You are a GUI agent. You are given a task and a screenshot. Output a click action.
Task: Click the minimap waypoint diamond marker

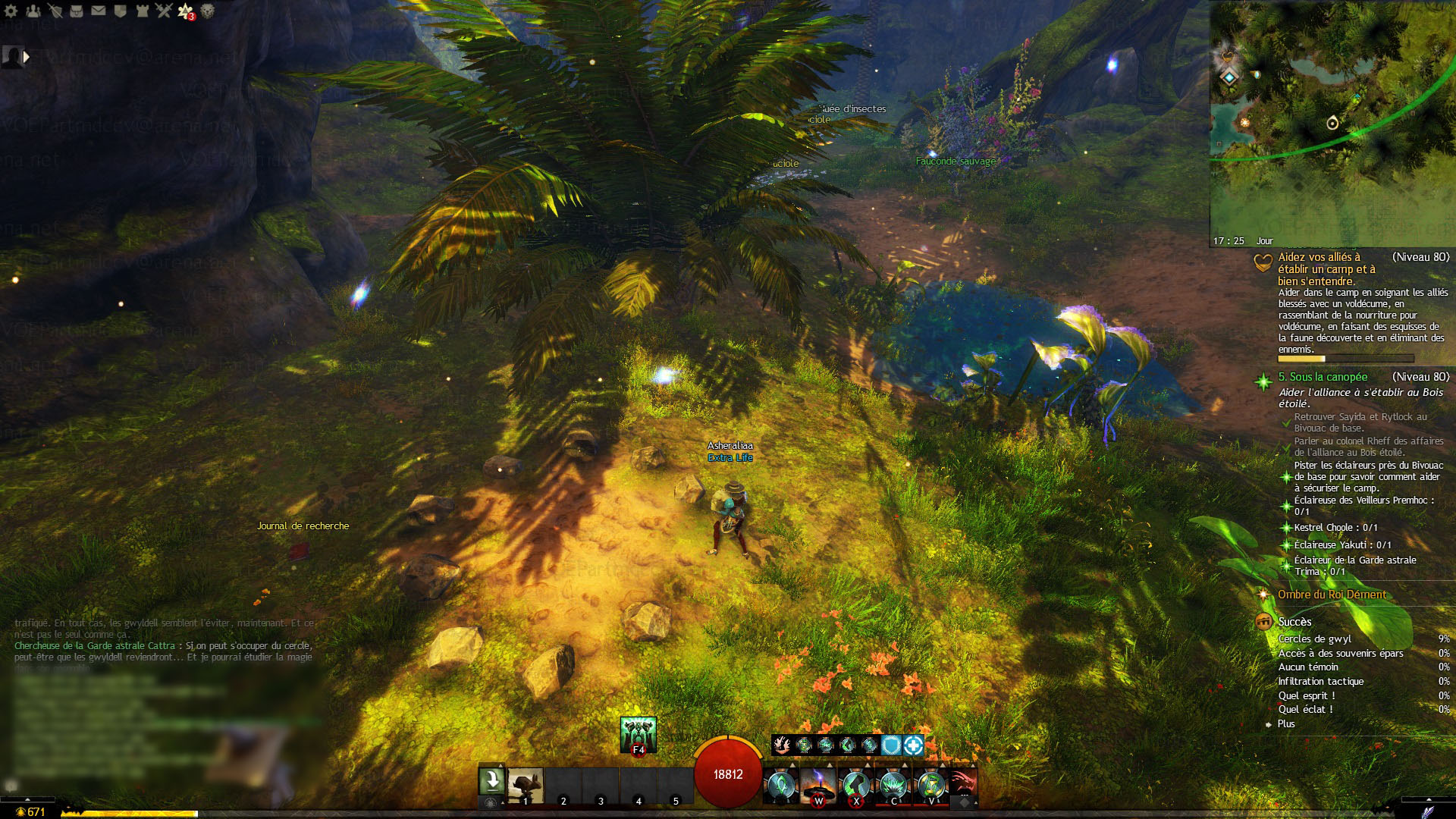(1229, 77)
